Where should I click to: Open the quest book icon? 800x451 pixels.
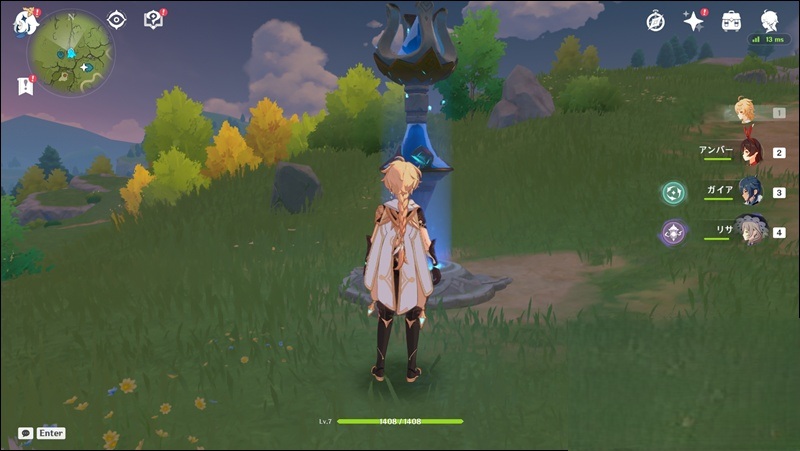[153, 19]
